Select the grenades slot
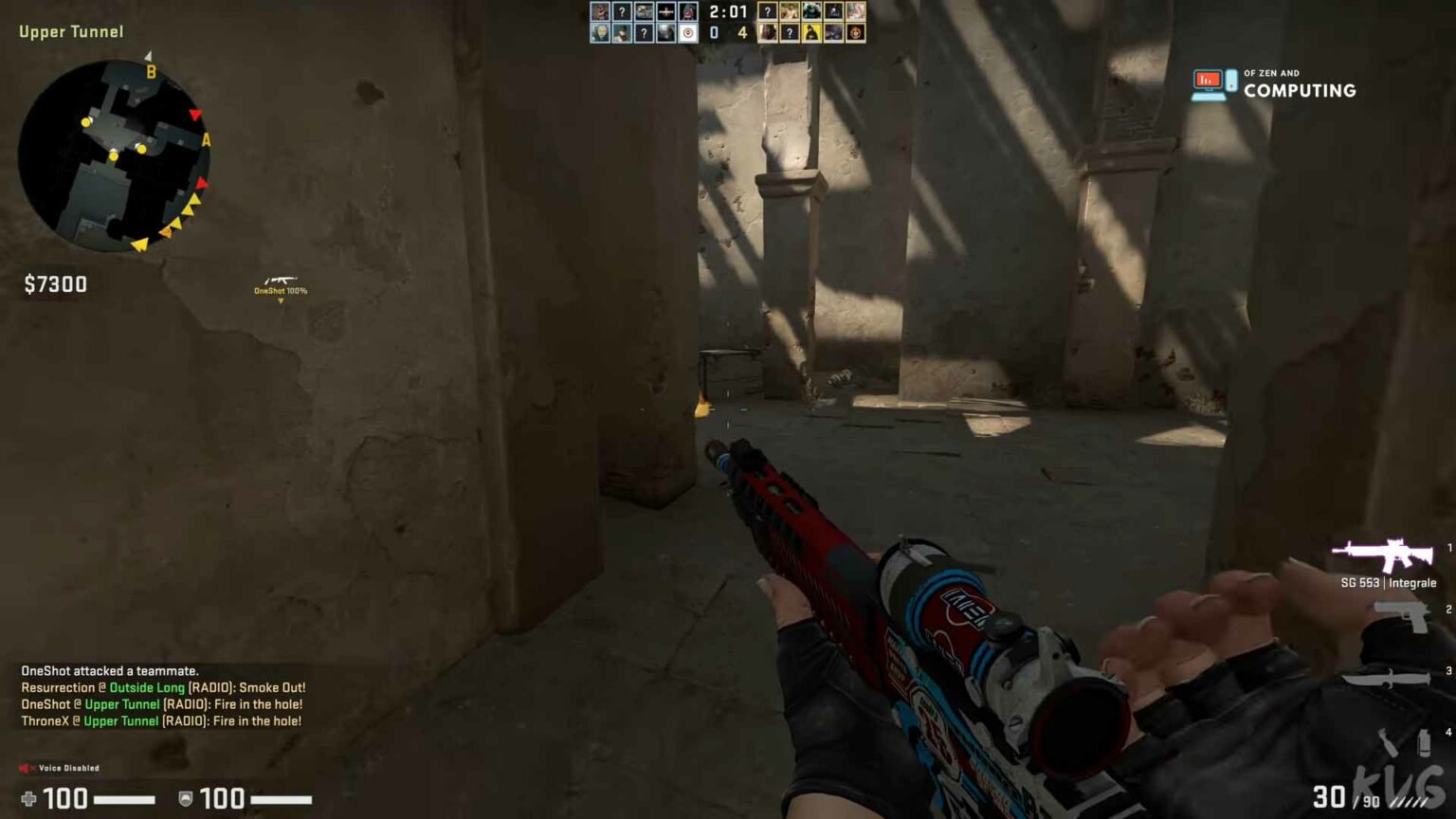Viewport: 1456px width, 819px height. point(1404,742)
